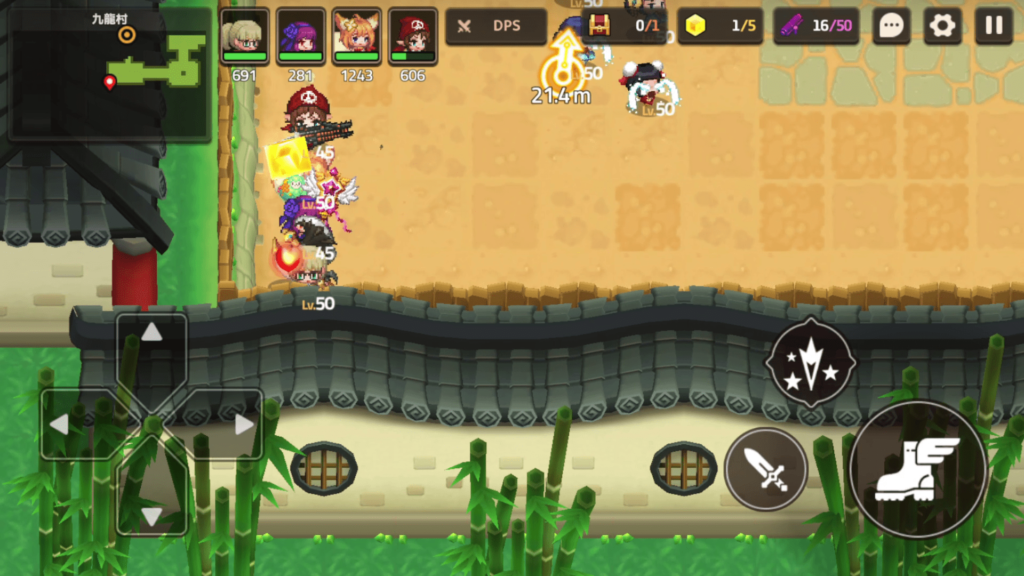Open the gear settings menu

(x=942, y=26)
